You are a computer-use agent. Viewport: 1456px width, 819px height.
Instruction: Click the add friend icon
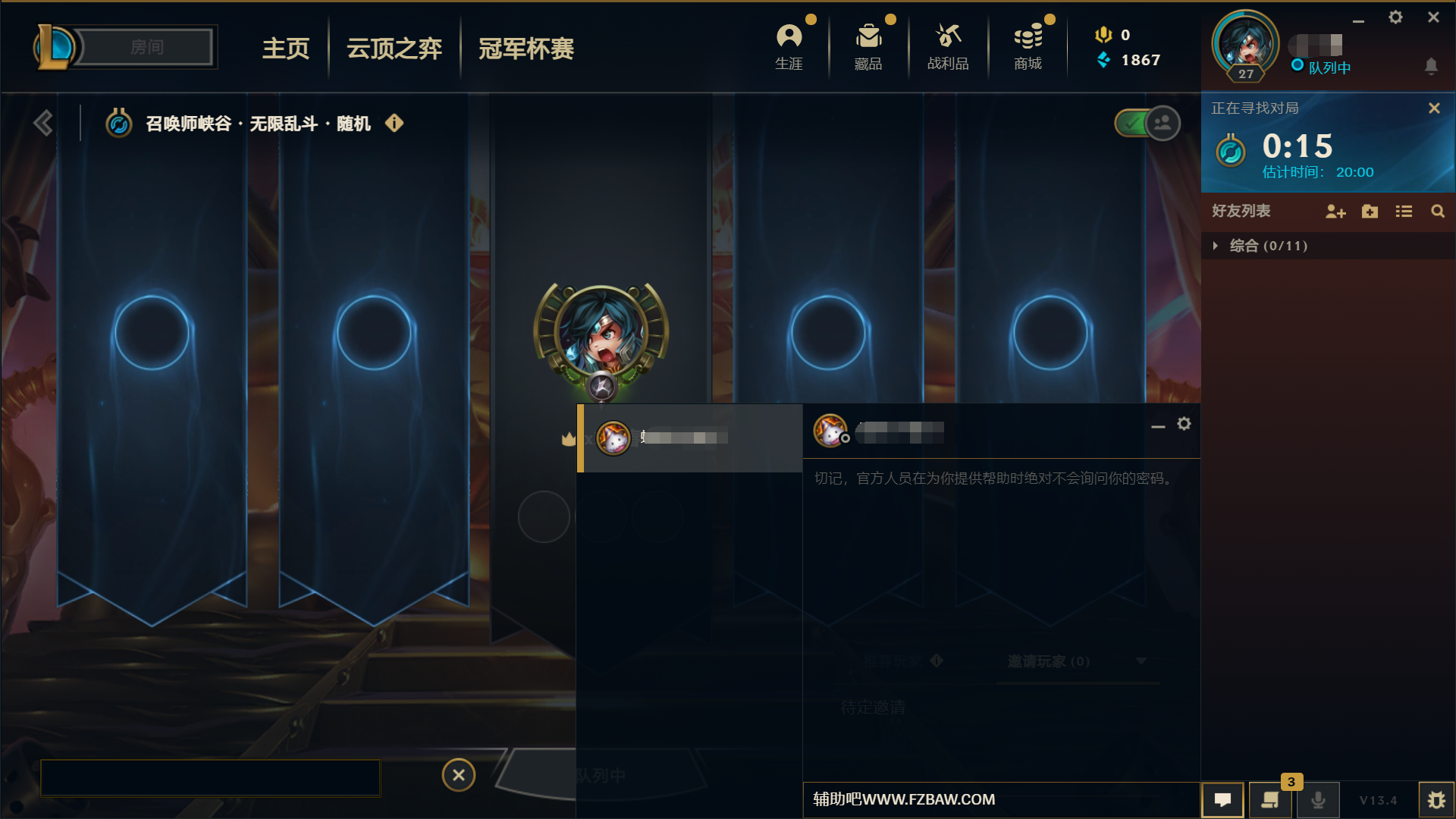pos(1335,212)
